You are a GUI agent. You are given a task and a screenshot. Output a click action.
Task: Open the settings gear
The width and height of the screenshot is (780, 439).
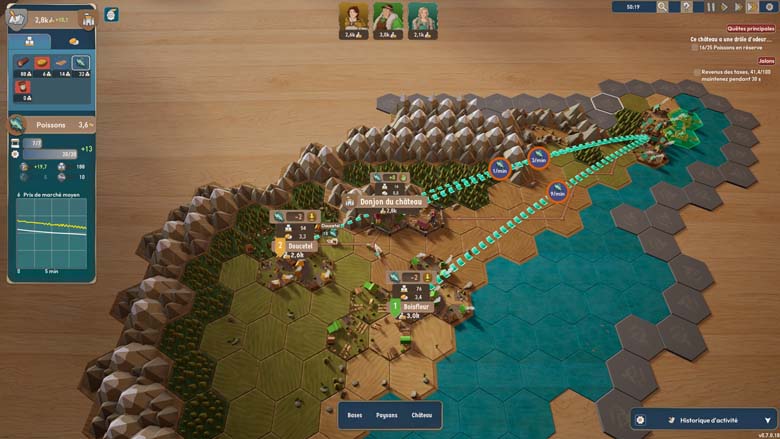(x=770, y=7)
